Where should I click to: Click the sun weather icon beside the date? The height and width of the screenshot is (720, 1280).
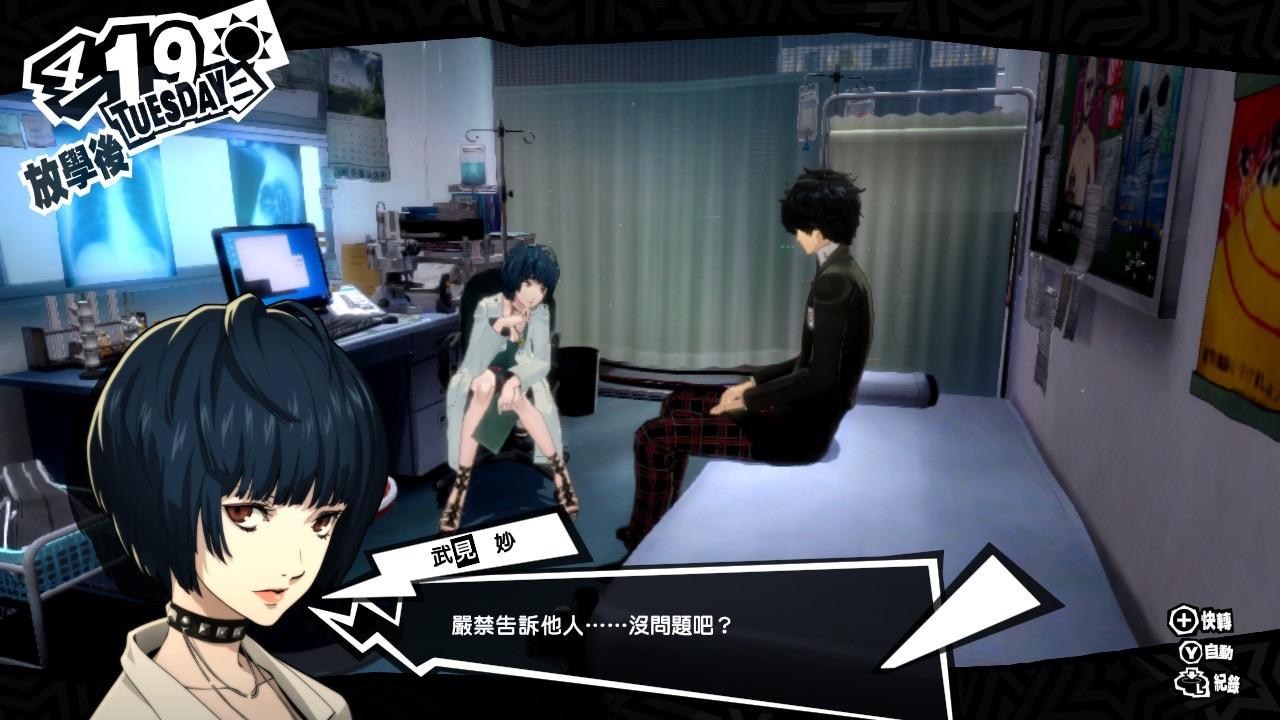pos(238,40)
